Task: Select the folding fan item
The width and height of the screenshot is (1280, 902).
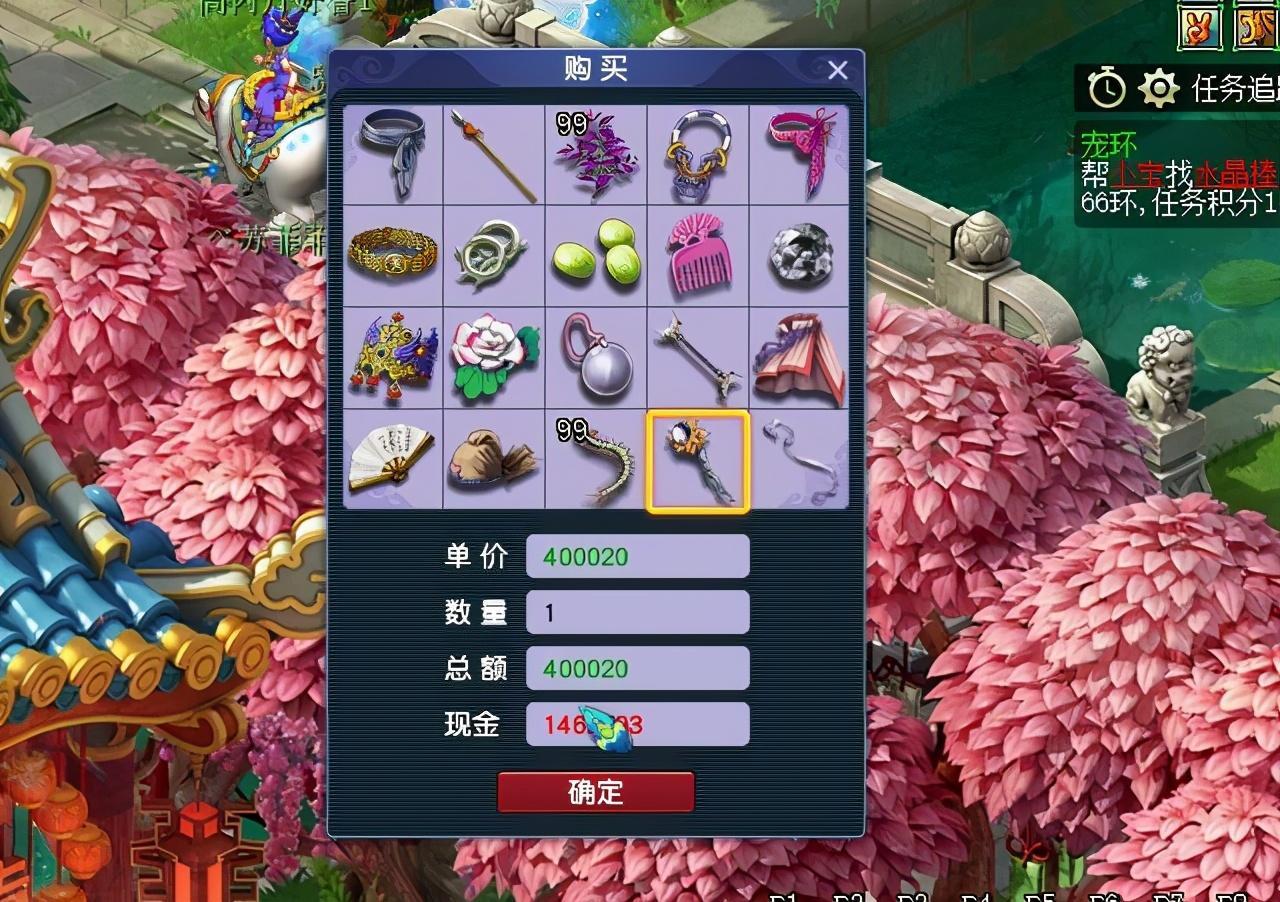Action: [x=393, y=459]
